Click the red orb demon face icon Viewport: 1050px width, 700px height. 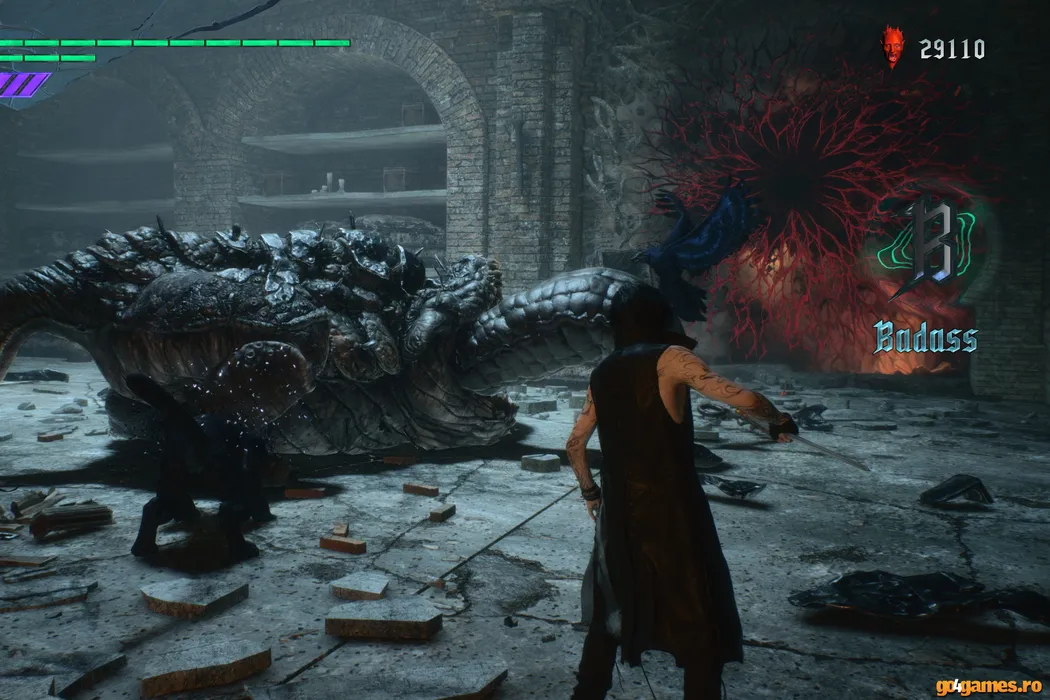click(x=892, y=47)
